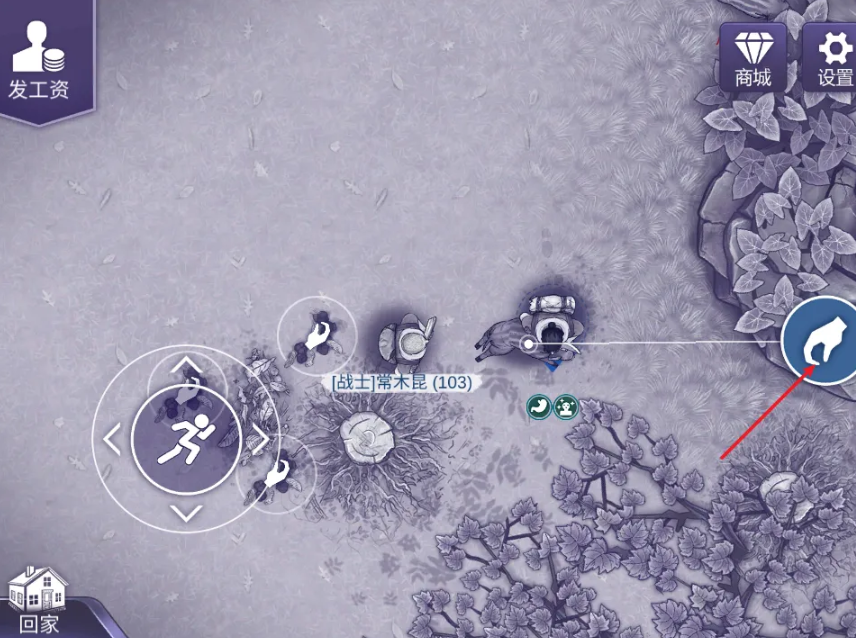Click the joystick's up arrow
This screenshot has height=638, width=856.
(186, 366)
